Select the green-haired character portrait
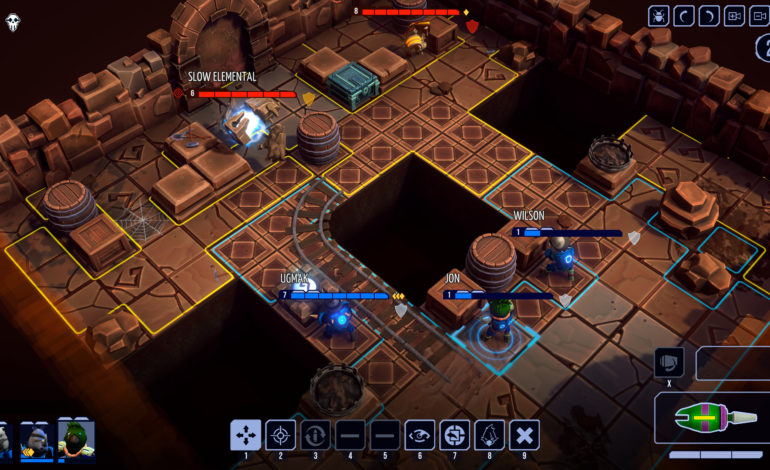The width and height of the screenshot is (770, 470). 76,440
